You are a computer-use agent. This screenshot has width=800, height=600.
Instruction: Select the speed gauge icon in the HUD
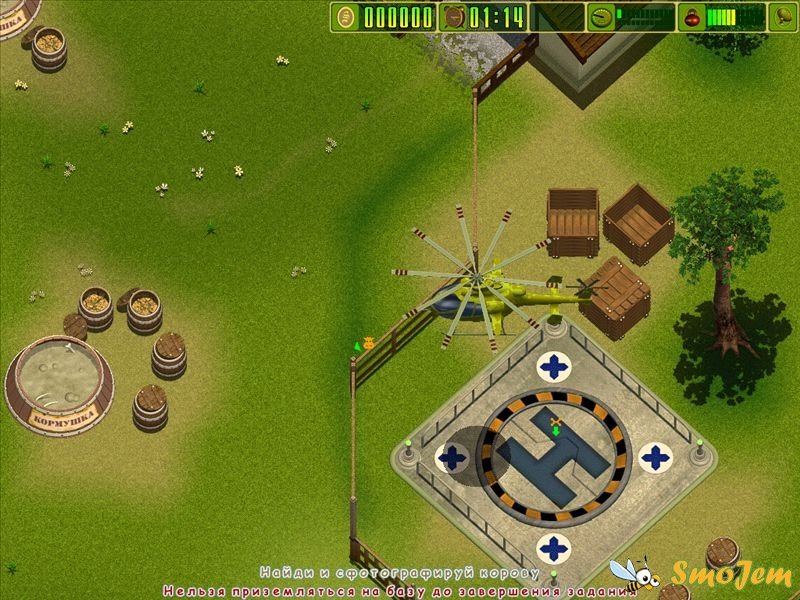(600, 17)
